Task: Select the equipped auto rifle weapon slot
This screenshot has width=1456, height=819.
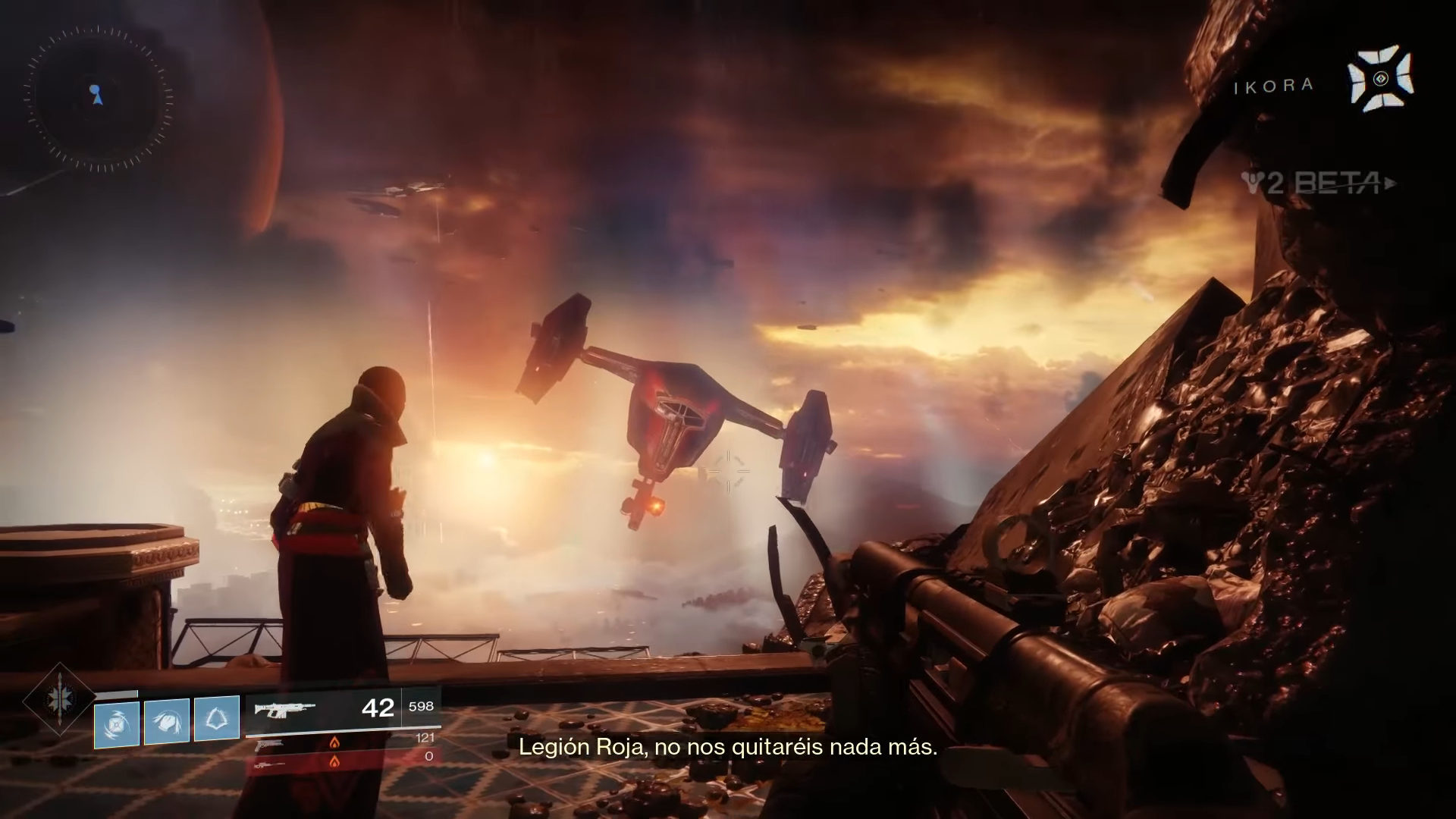Action: click(284, 710)
